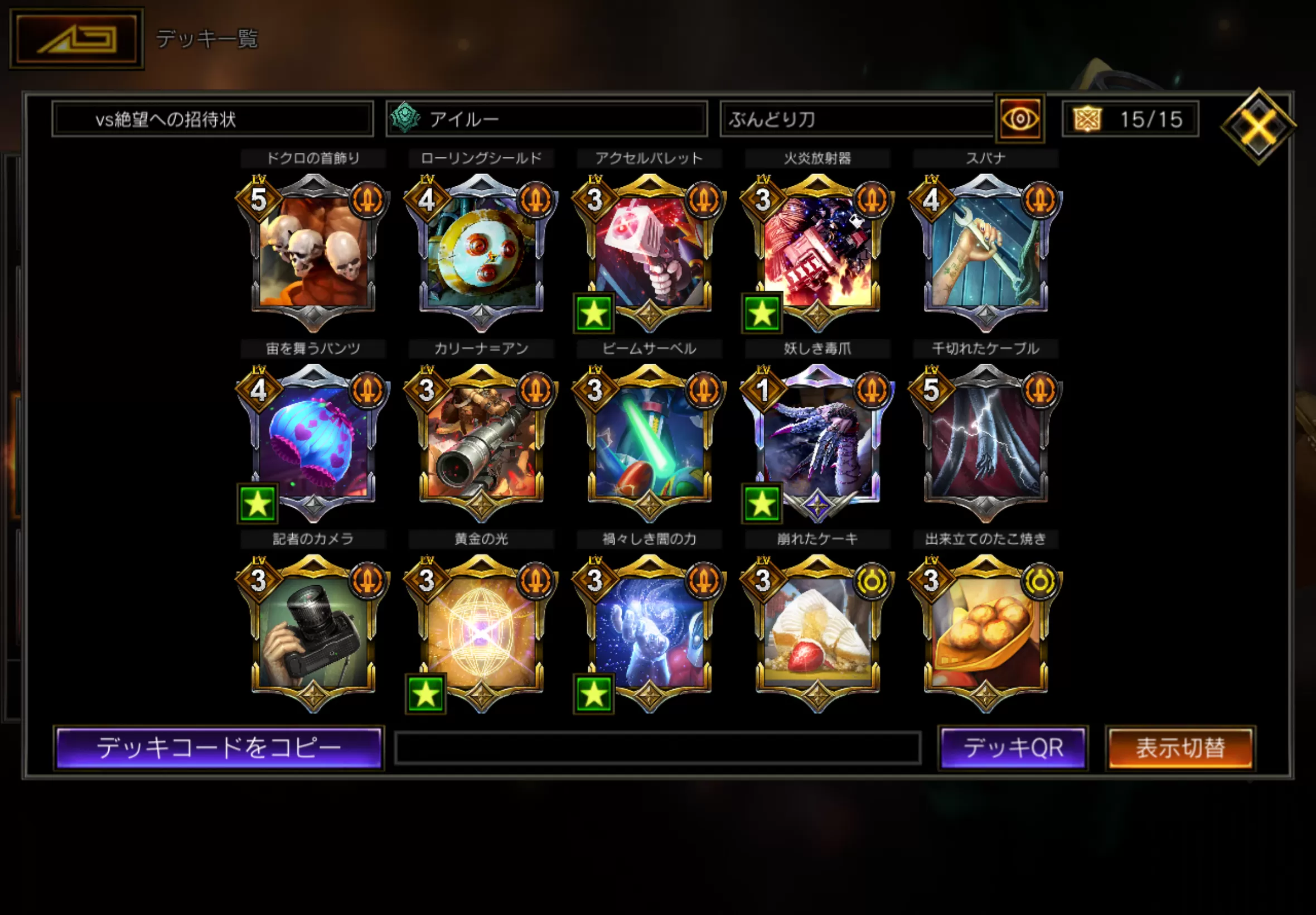Select the カリーナ=アン cannon card

click(x=481, y=442)
